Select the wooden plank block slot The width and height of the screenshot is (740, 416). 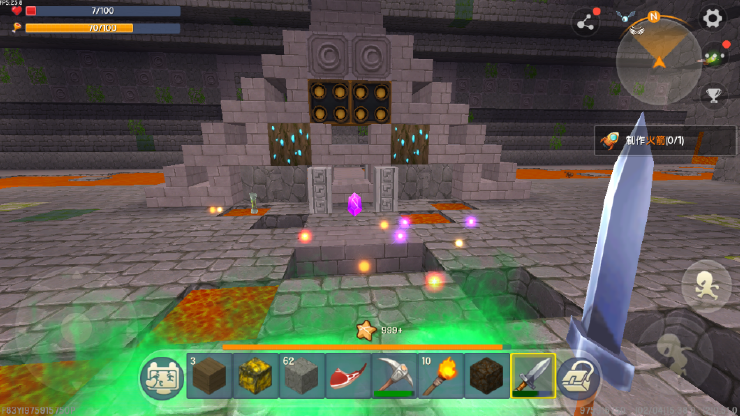(209, 376)
